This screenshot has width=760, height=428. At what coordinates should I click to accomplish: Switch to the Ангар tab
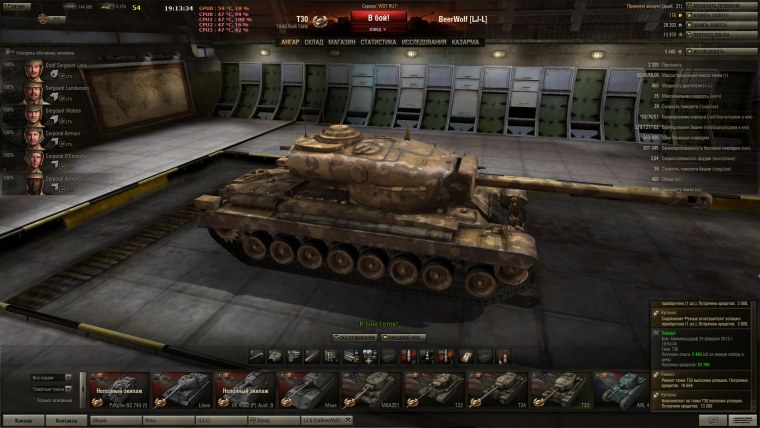pos(289,42)
